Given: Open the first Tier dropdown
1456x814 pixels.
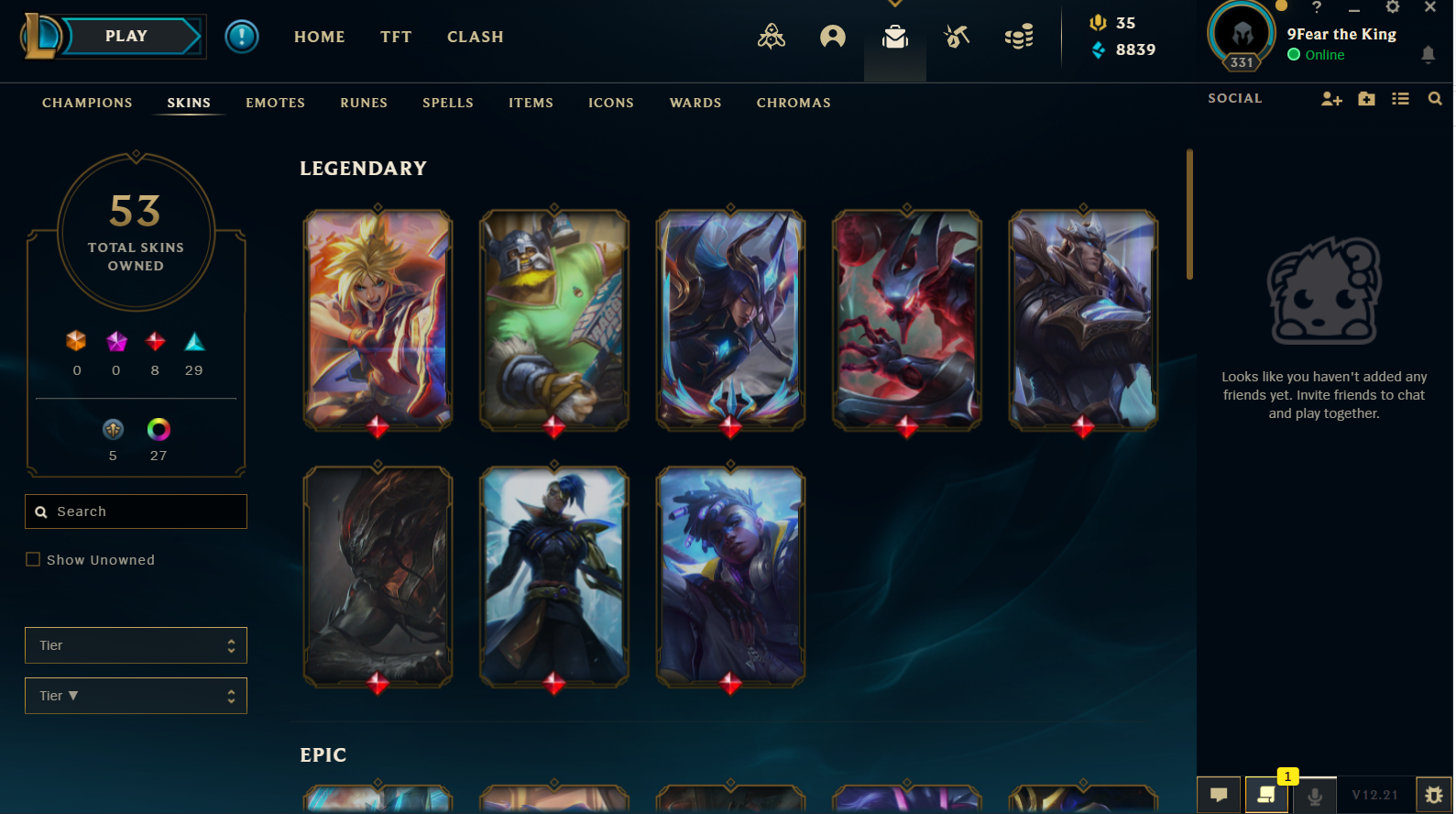Looking at the screenshot, I should (x=136, y=645).
